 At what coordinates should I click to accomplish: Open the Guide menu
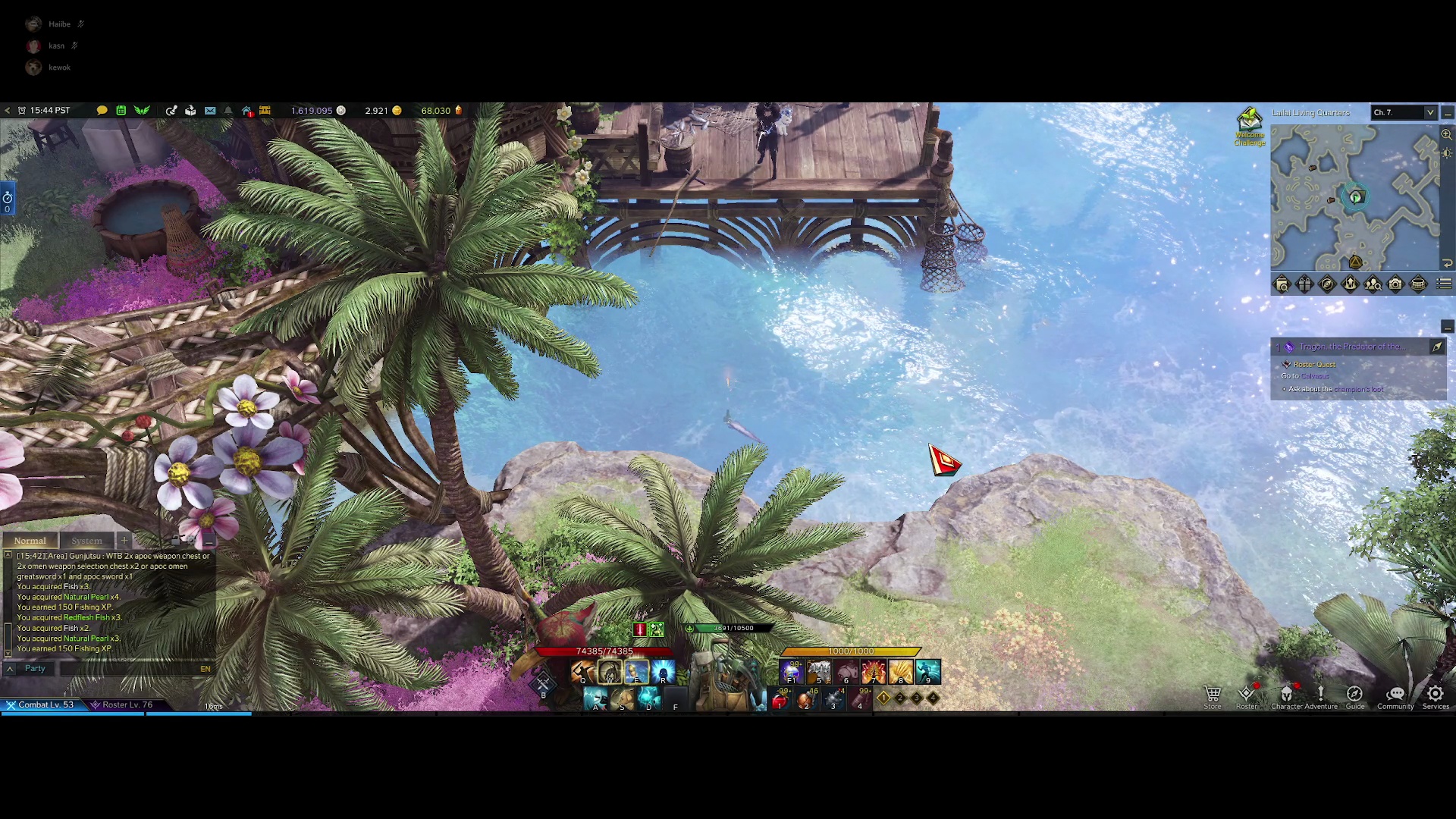1354,695
